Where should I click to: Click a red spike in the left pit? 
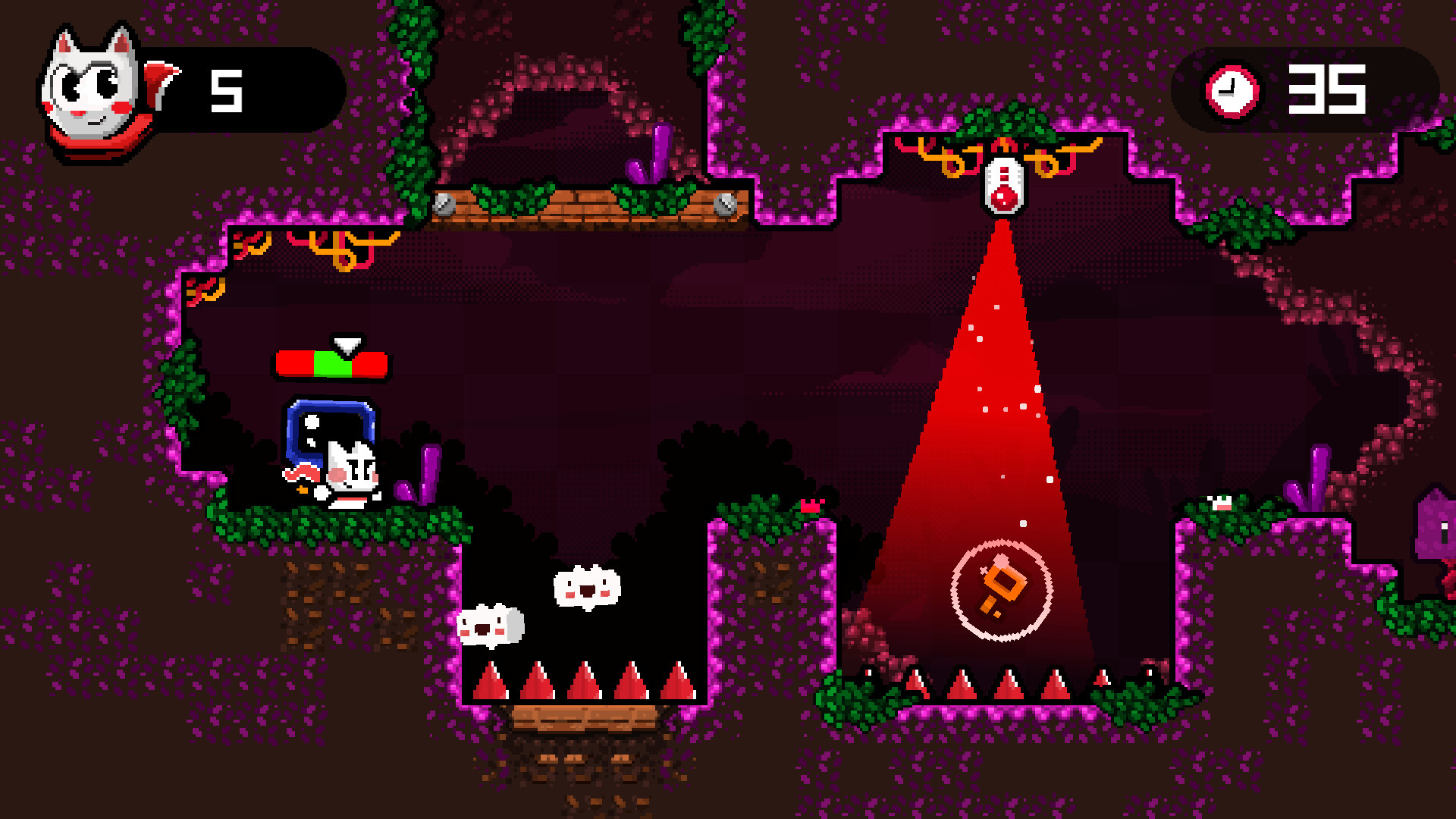tap(584, 682)
